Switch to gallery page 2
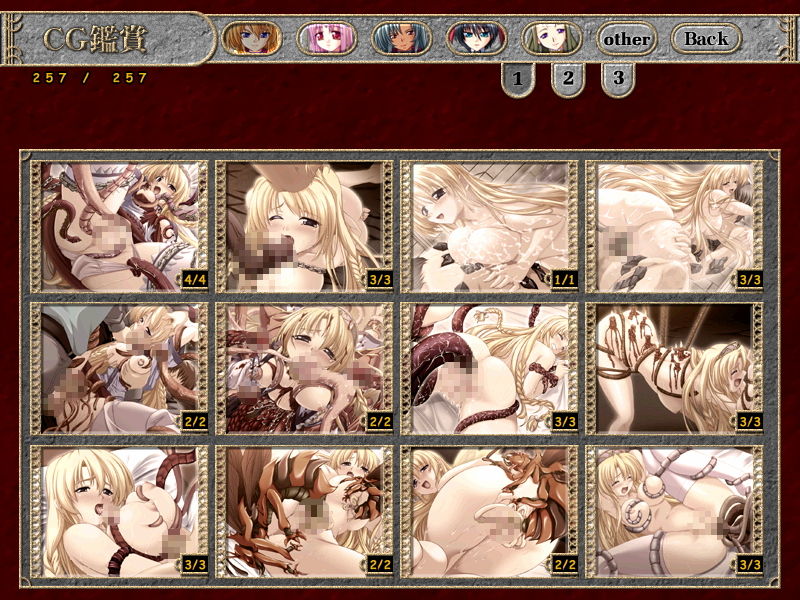The height and width of the screenshot is (600, 800). (567, 77)
